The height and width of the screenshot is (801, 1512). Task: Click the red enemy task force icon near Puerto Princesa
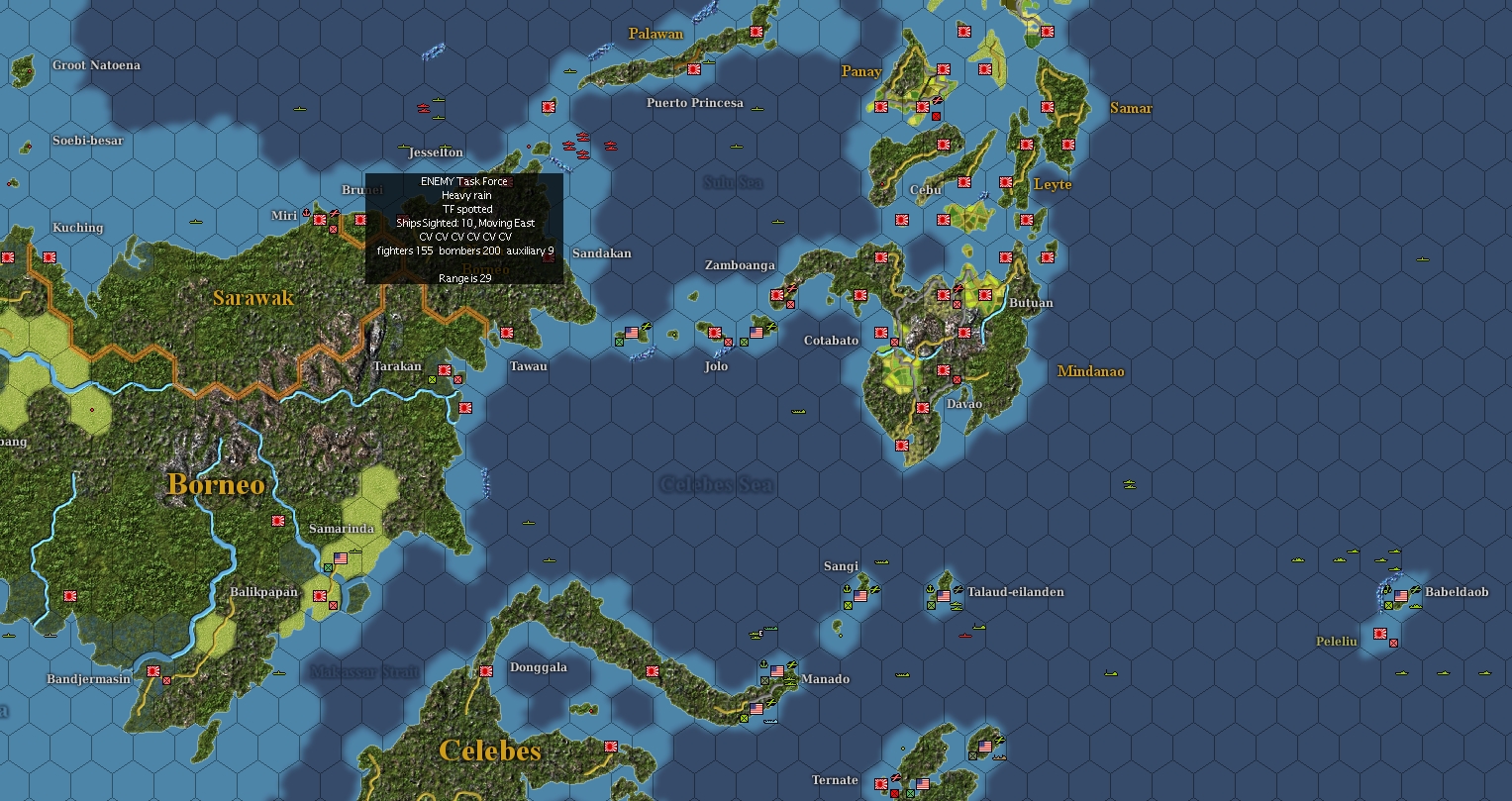611,146
